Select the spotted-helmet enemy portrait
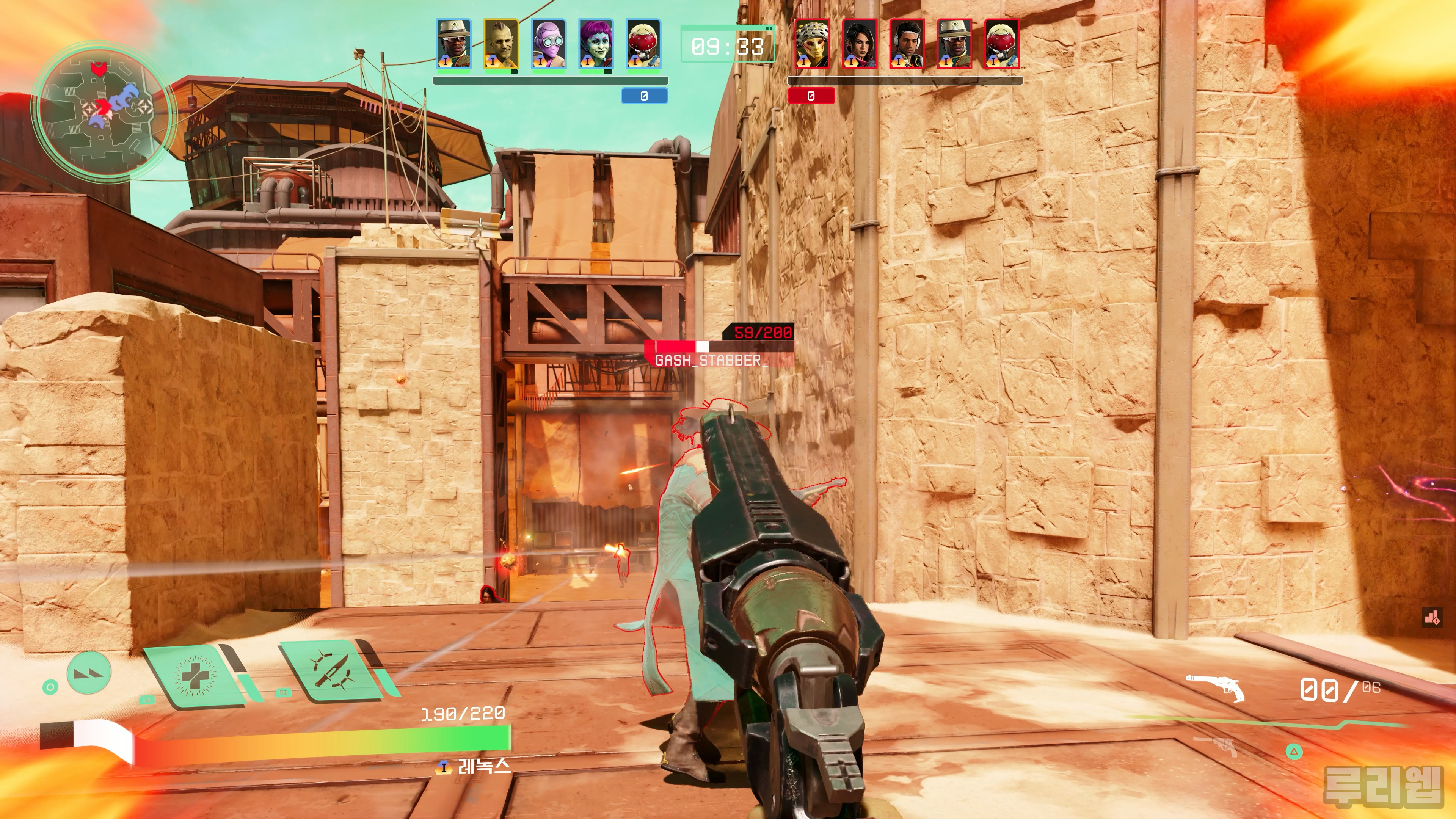Image resolution: width=1456 pixels, height=819 pixels. [812, 44]
